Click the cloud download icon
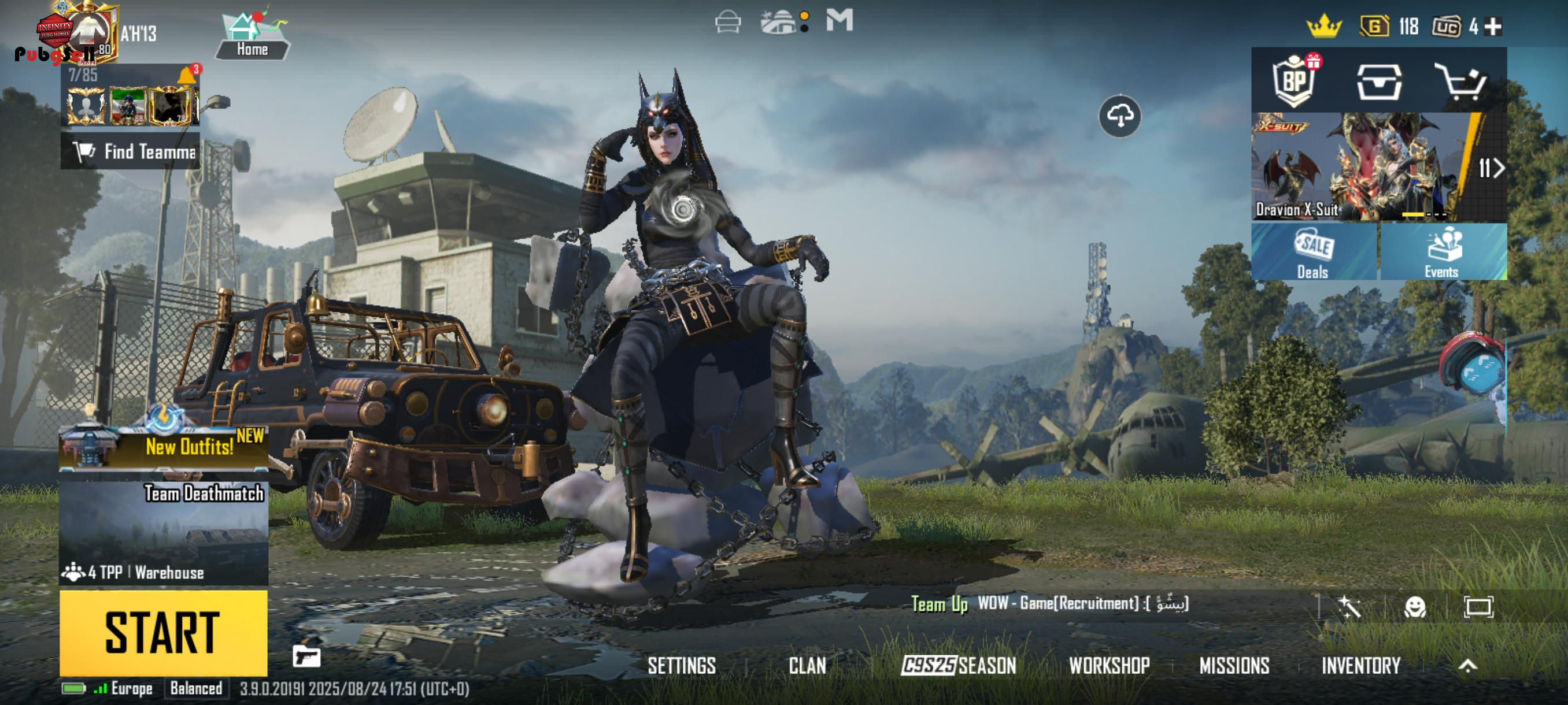1568x705 pixels. 1119,116
